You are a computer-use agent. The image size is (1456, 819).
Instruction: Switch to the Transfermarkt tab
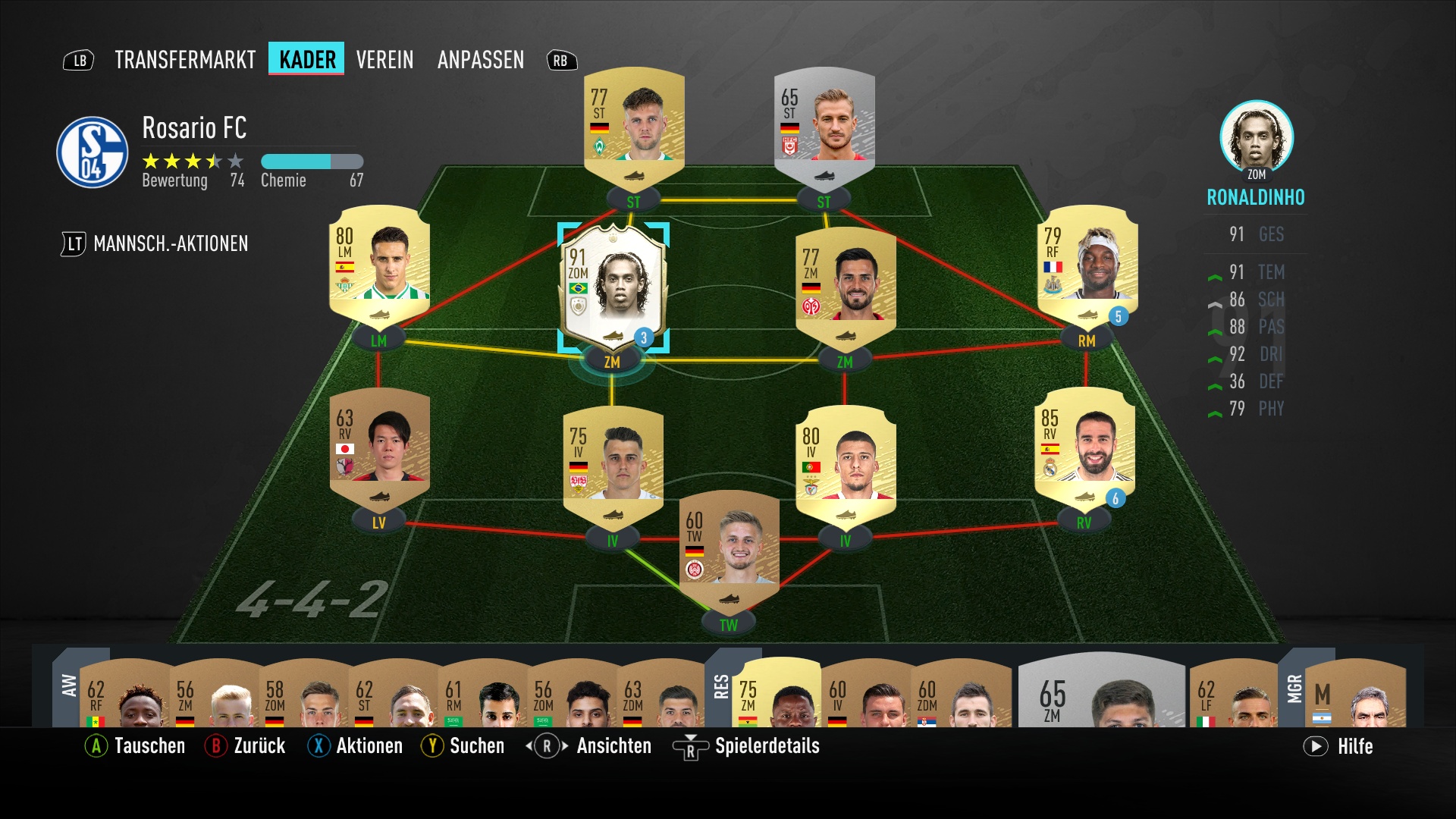[x=185, y=60]
